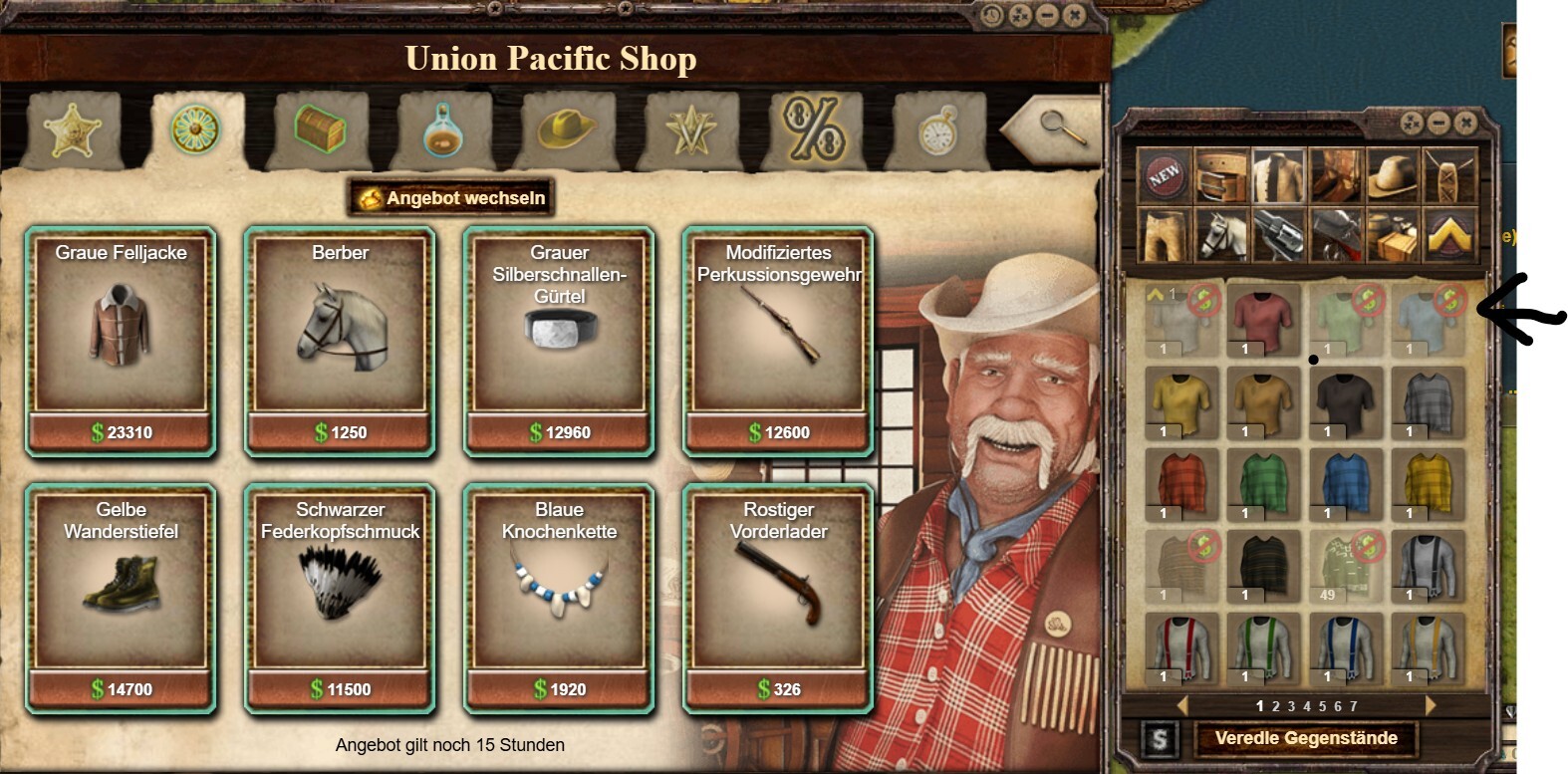This screenshot has width=1568, height=774.
Task: Select the red t-shirt inventory slot
Action: (x=1263, y=319)
